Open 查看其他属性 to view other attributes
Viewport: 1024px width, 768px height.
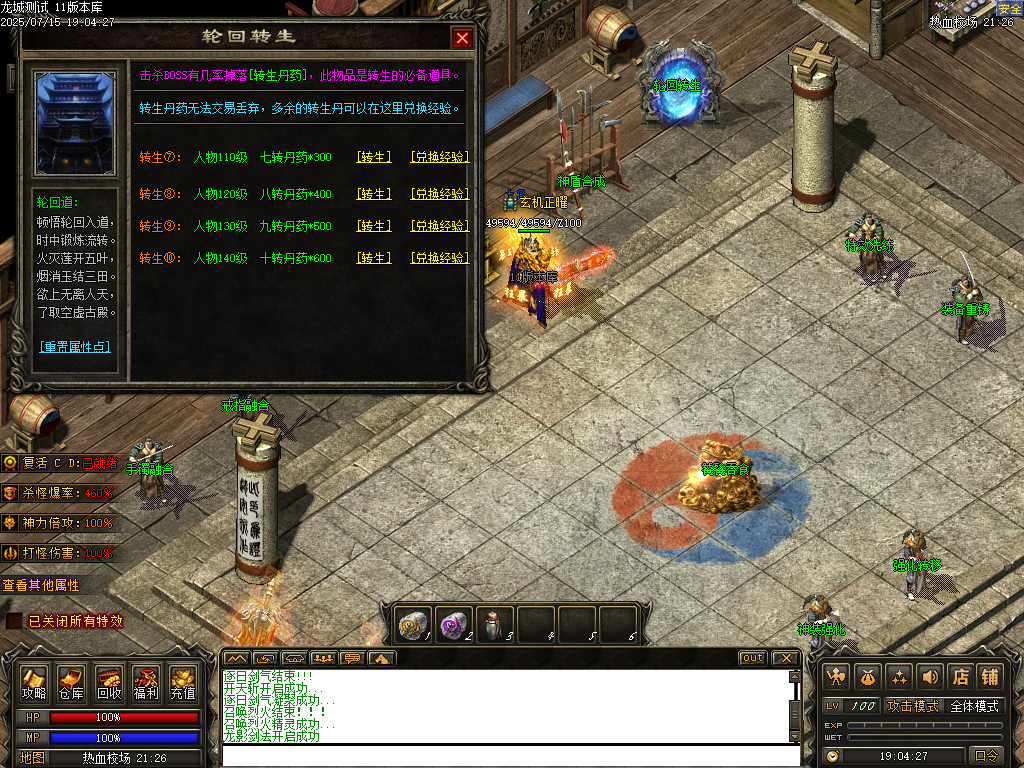[41, 585]
